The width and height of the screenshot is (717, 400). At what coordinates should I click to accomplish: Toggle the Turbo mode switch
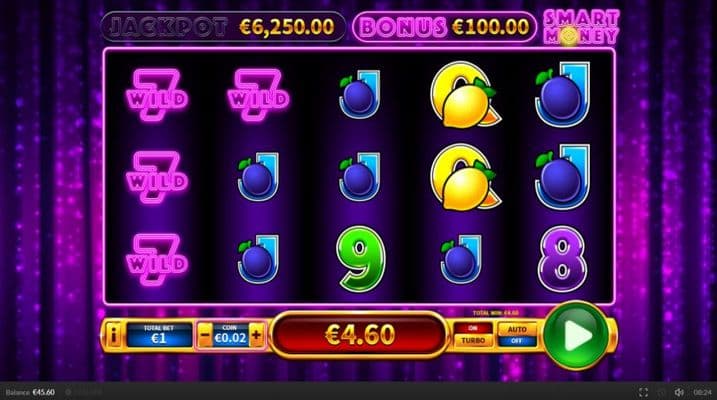click(473, 334)
